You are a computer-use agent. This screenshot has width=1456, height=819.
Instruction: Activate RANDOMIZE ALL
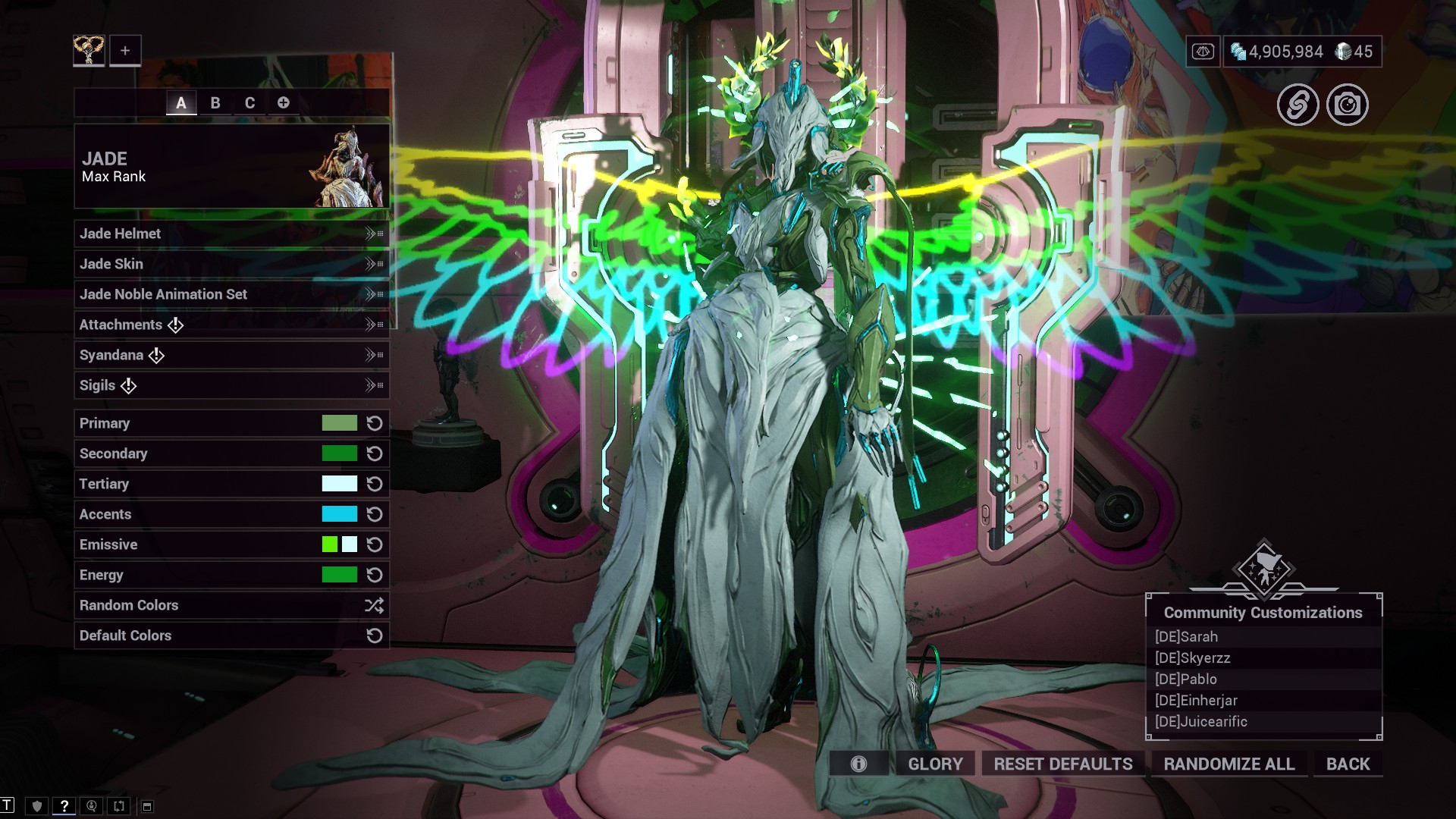pos(1229,764)
